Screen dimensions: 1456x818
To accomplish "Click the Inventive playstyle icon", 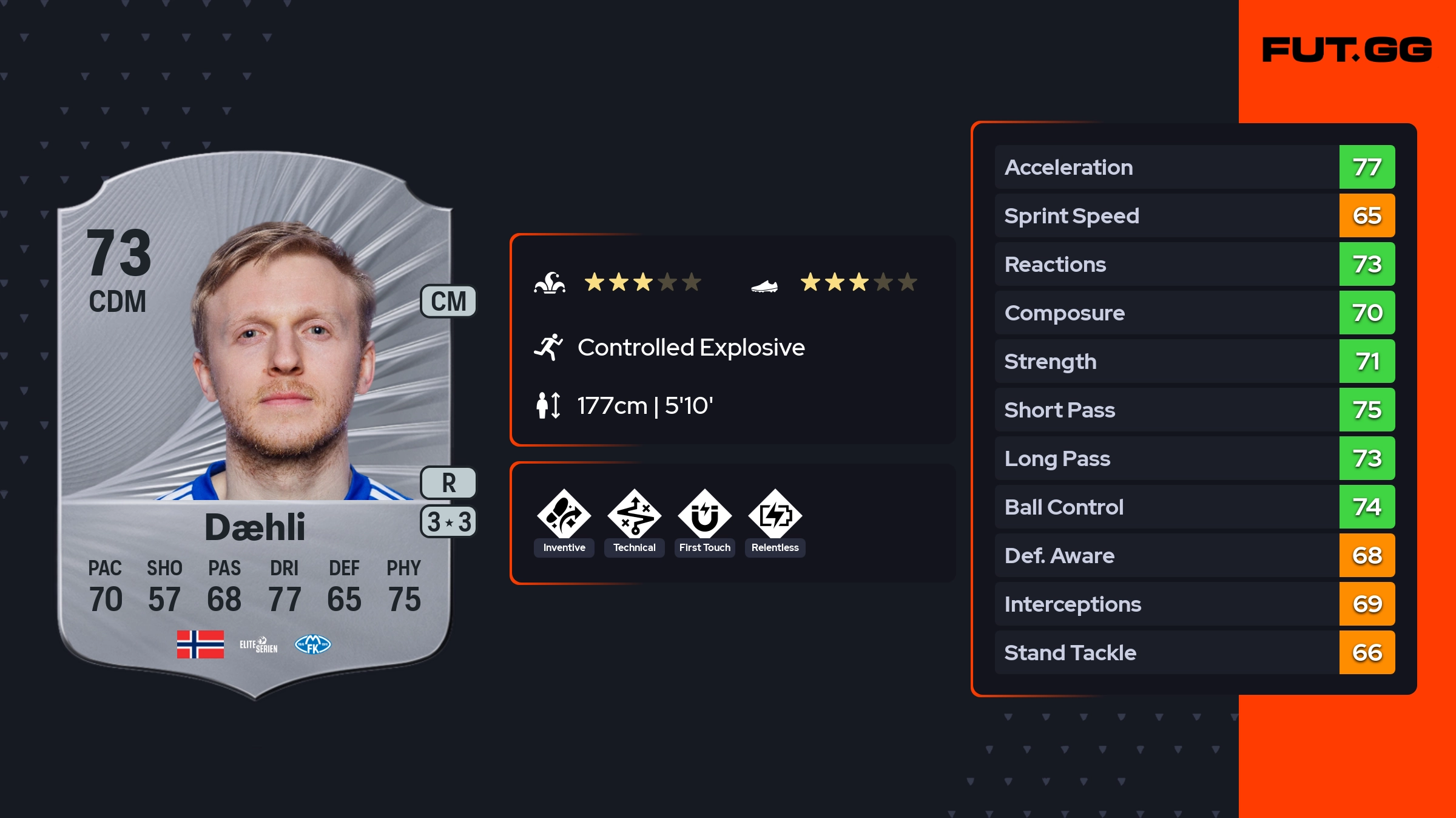I will [x=564, y=516].
